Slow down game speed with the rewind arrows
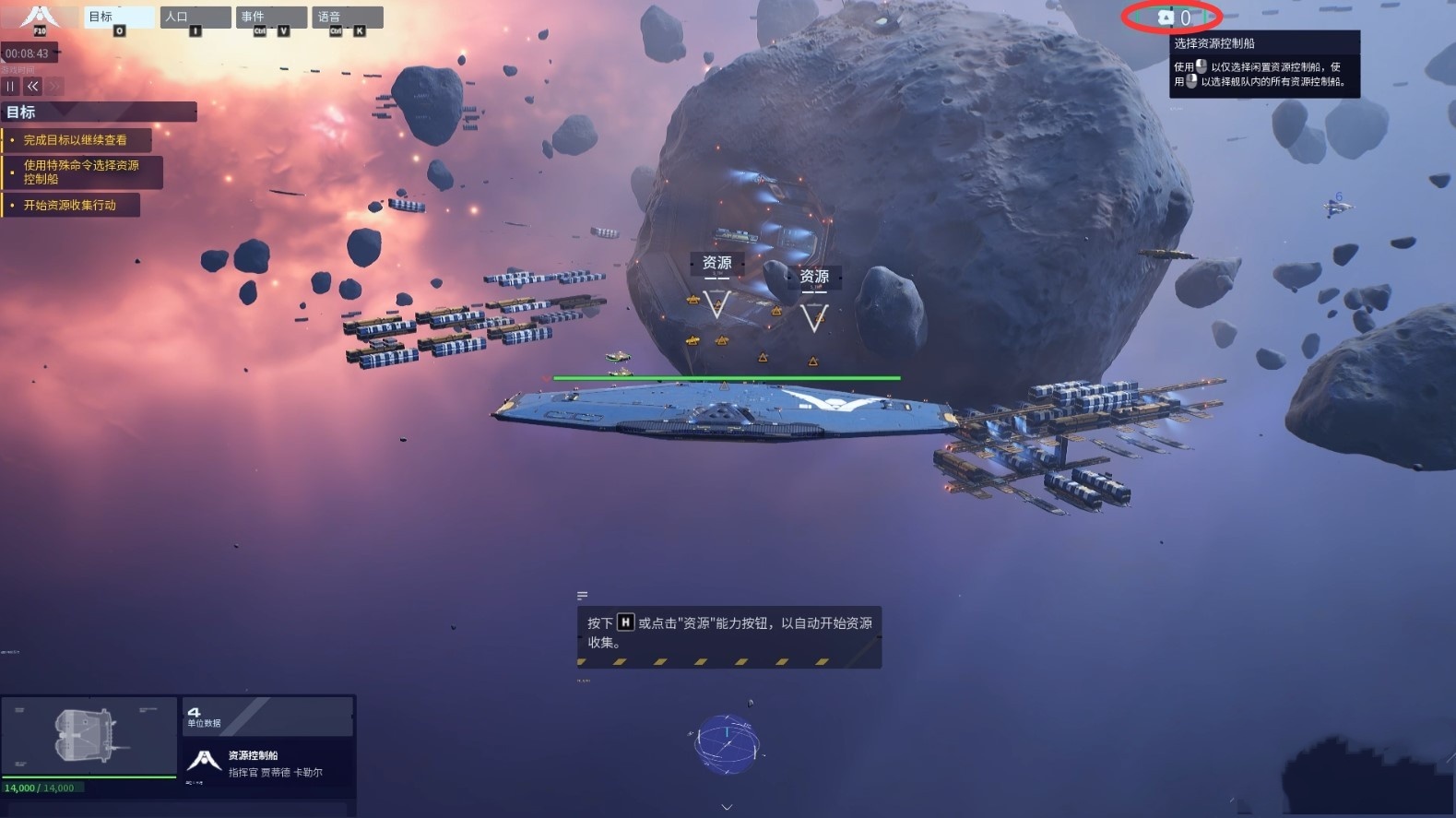Screen dimensions: 1456x818 33,86
